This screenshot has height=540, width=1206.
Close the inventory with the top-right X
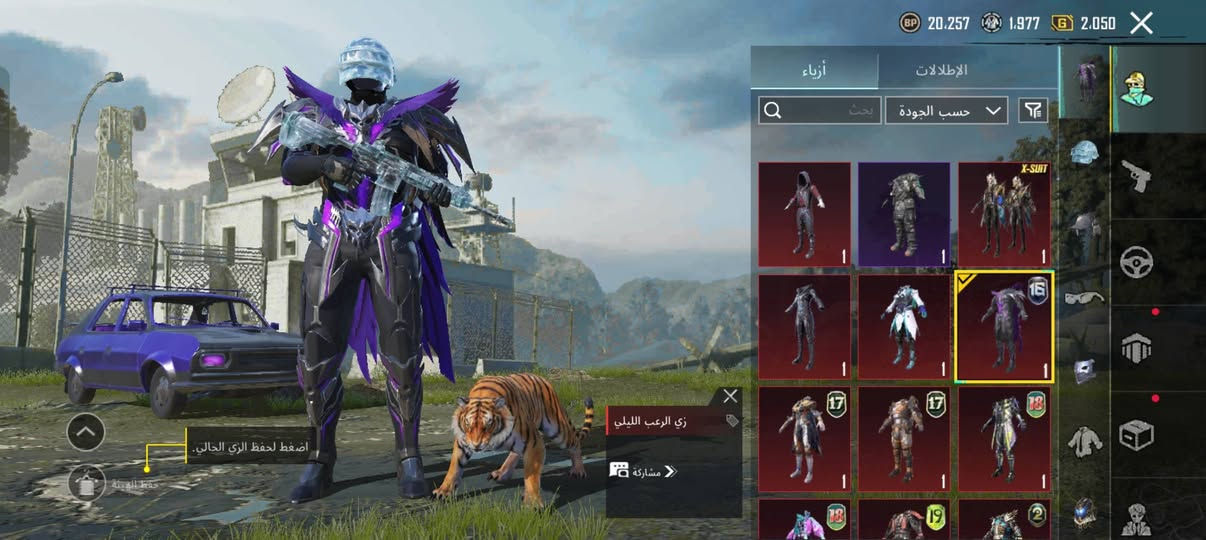[x=1141, y=23]
